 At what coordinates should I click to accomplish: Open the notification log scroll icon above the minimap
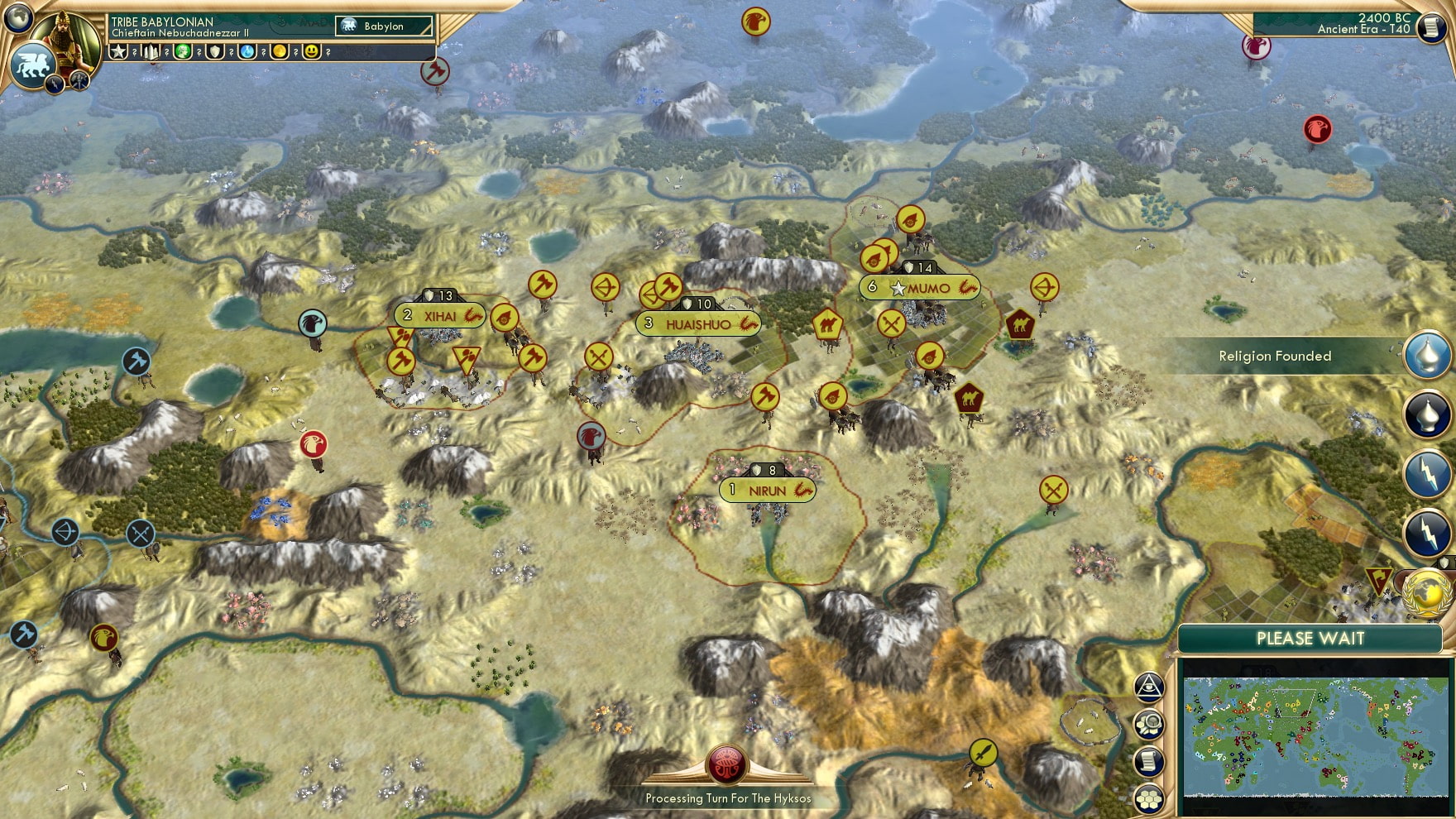1150,760
